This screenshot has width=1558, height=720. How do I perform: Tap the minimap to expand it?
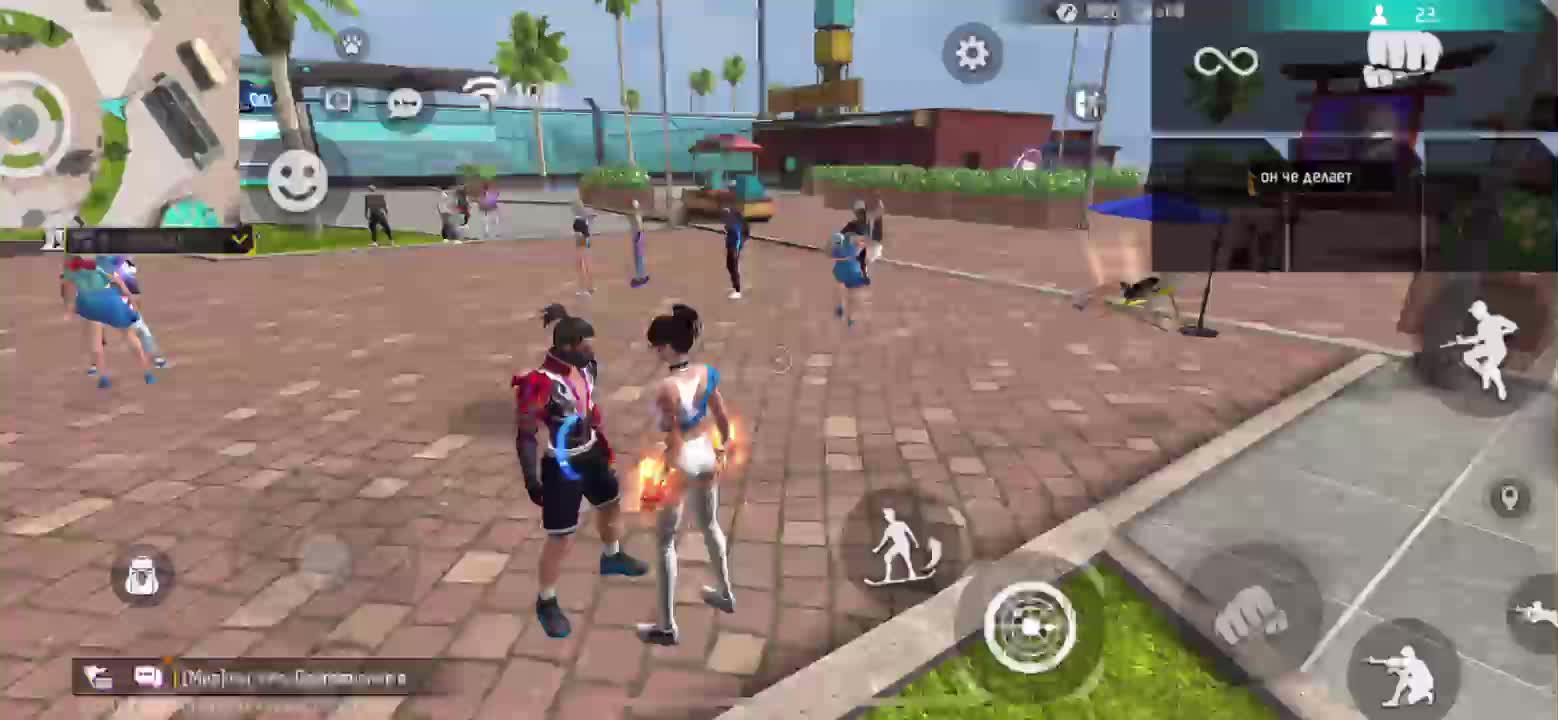tap(118, 113)
